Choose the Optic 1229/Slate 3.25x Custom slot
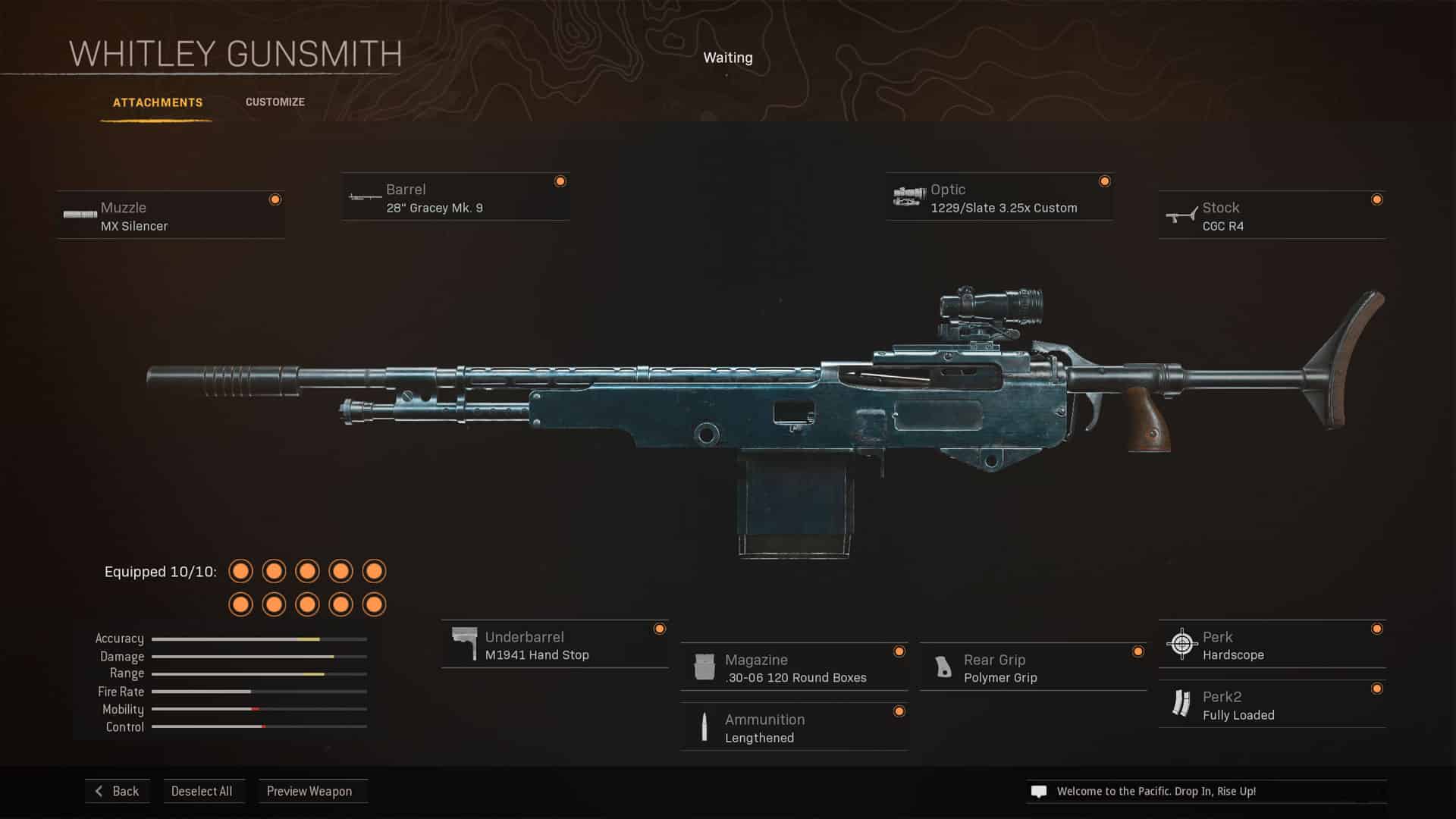1456x819 pixels. (x=999, y=198)
